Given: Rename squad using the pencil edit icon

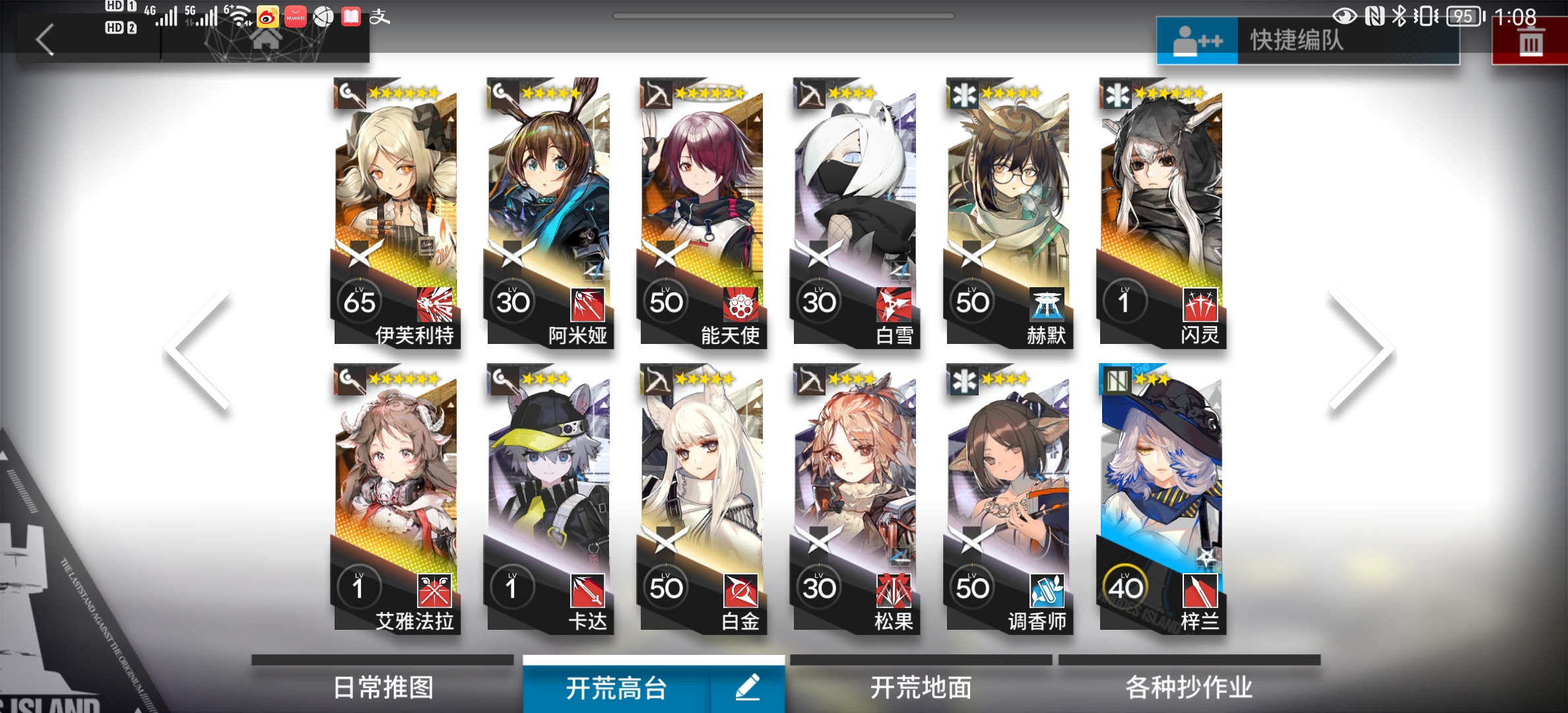Looking at the screenshot, I should [x=747, y=687].
